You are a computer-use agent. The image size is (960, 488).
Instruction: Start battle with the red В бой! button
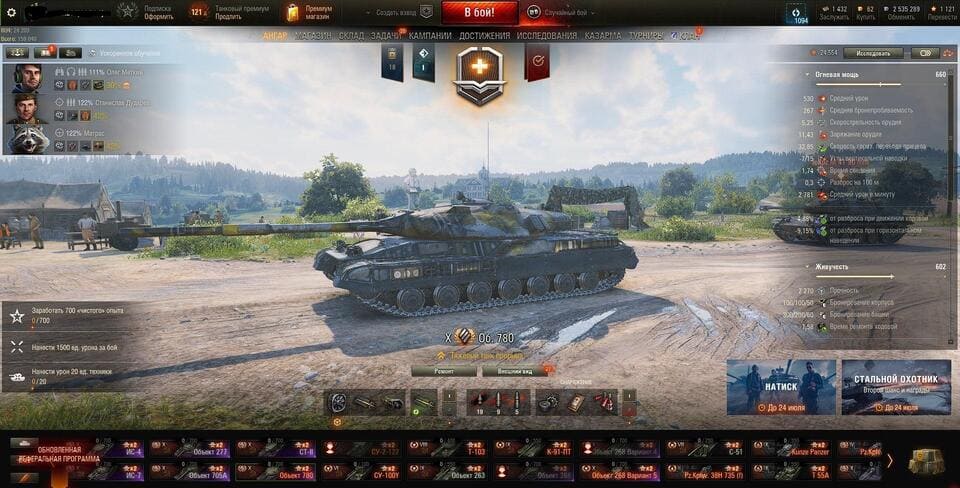click(479, 12)
